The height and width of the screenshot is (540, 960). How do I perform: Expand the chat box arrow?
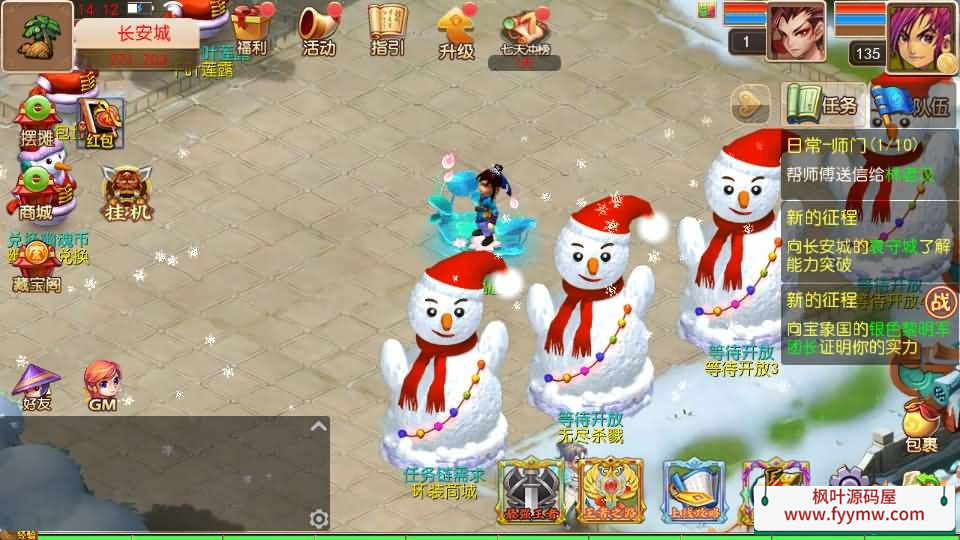click(x=318, y=426)
